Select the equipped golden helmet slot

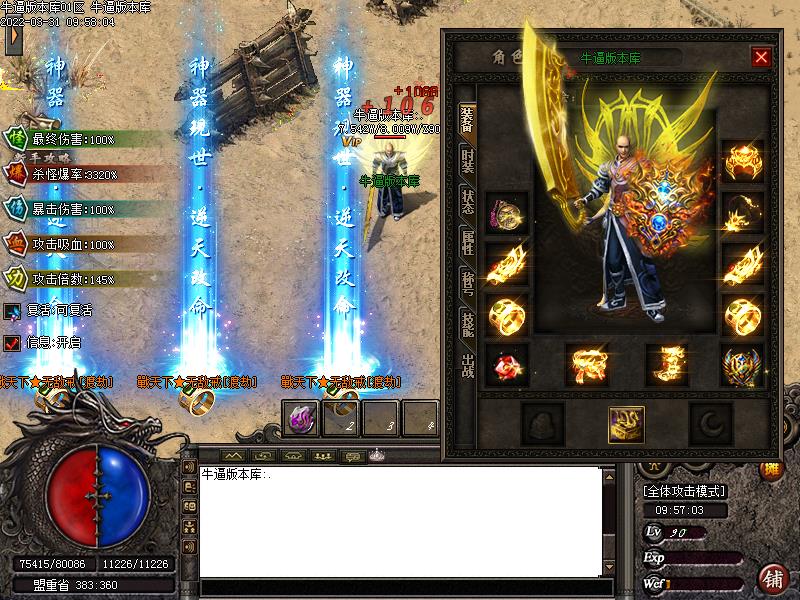tap(741, 161)
